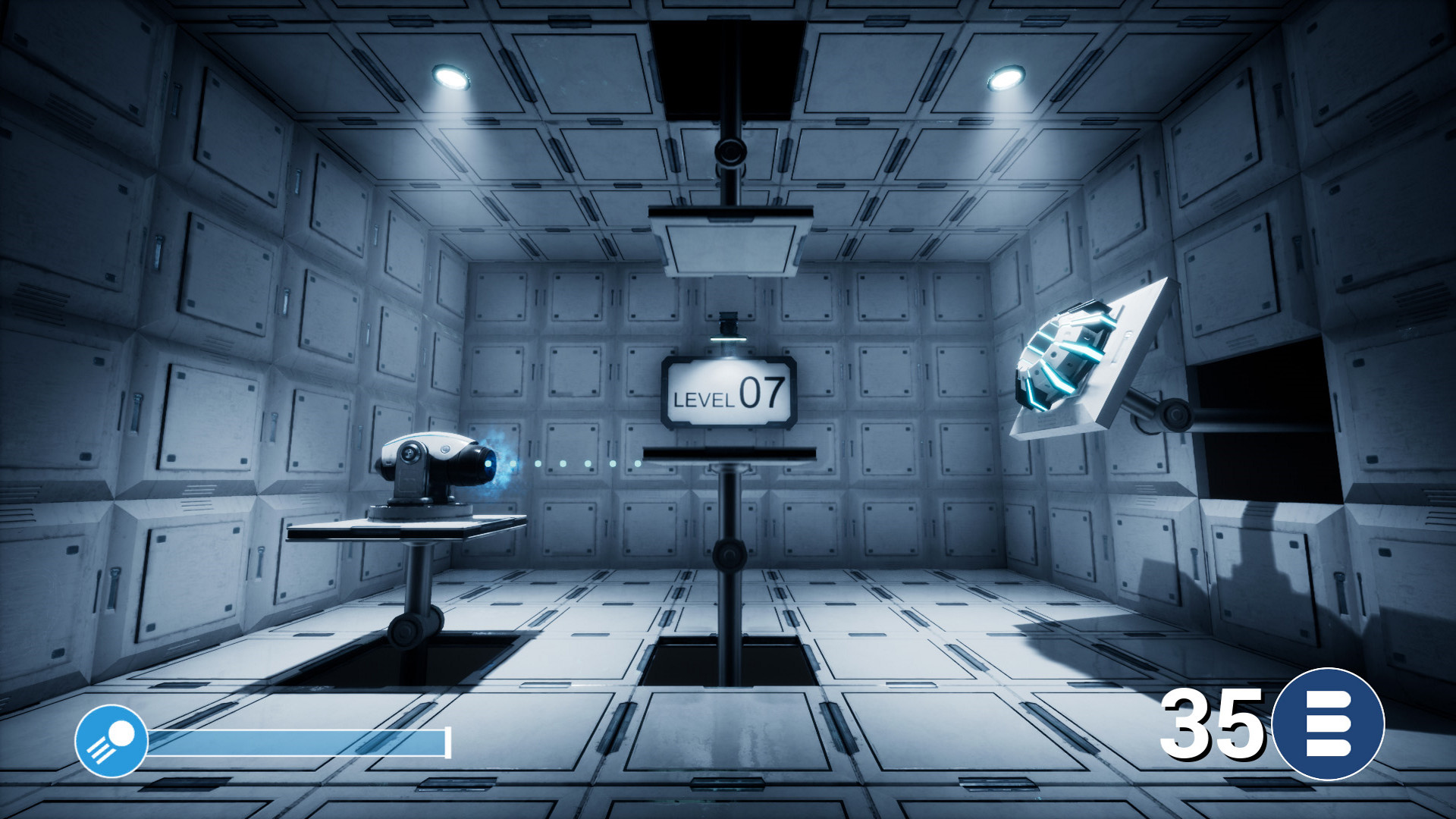Select the left ceiling light fixture
The height and width of the screenshot is (819, 1456).
tap(453, 74)
